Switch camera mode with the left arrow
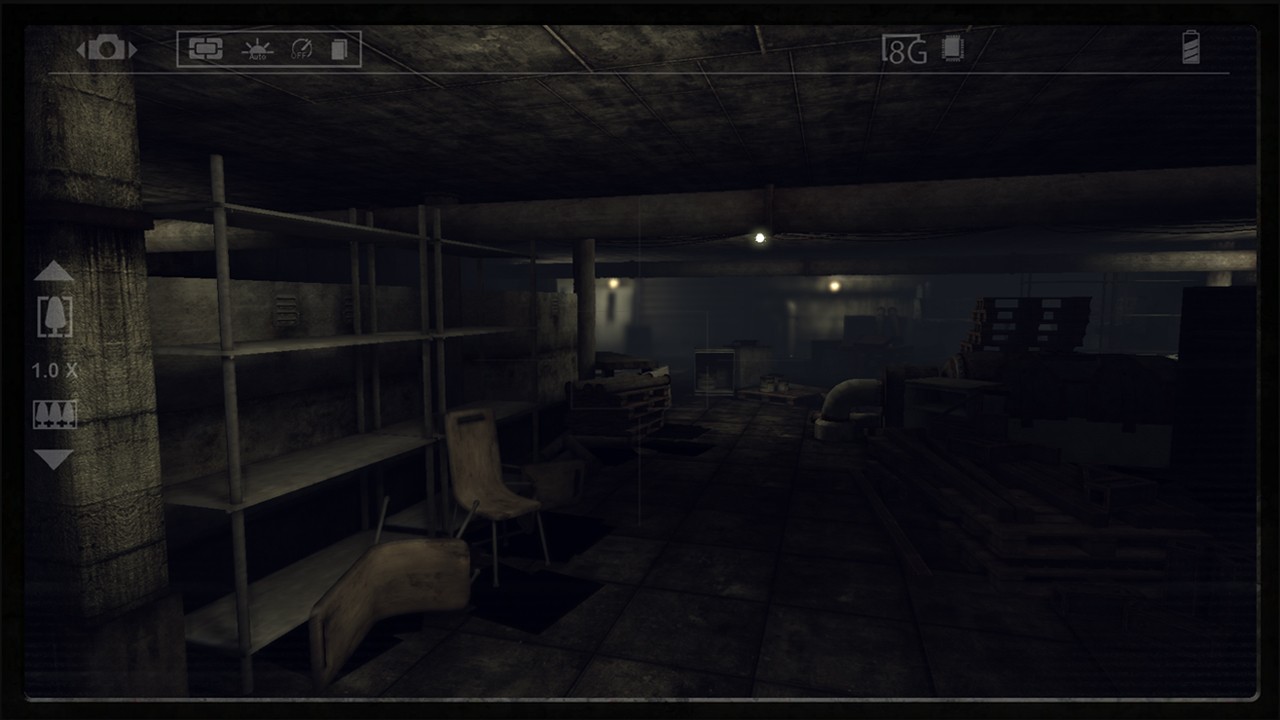Viewport: 1280px width, 720px height. (x=82, y=48)
